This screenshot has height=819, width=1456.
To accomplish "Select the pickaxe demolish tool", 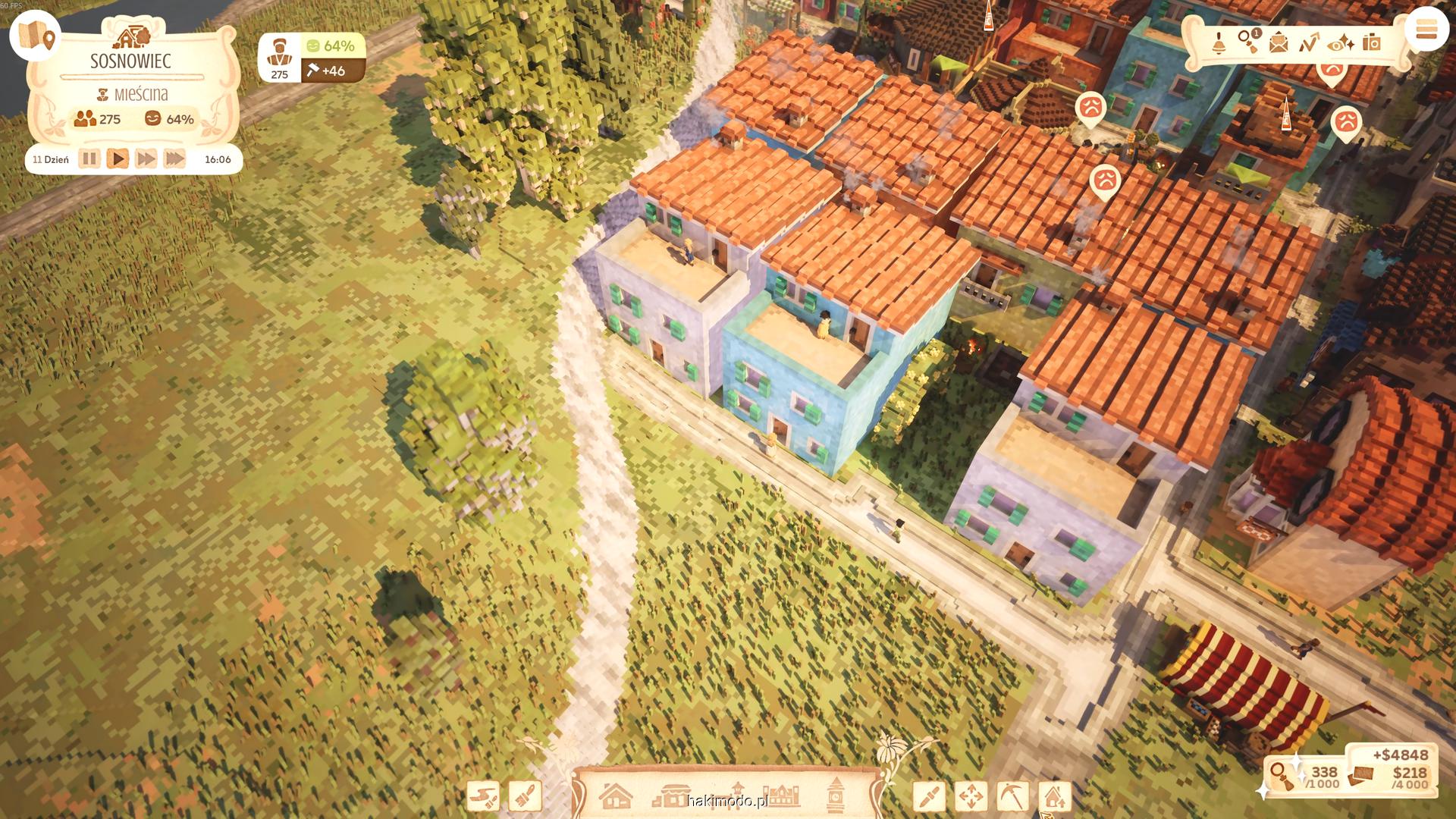I will 1012,796.
